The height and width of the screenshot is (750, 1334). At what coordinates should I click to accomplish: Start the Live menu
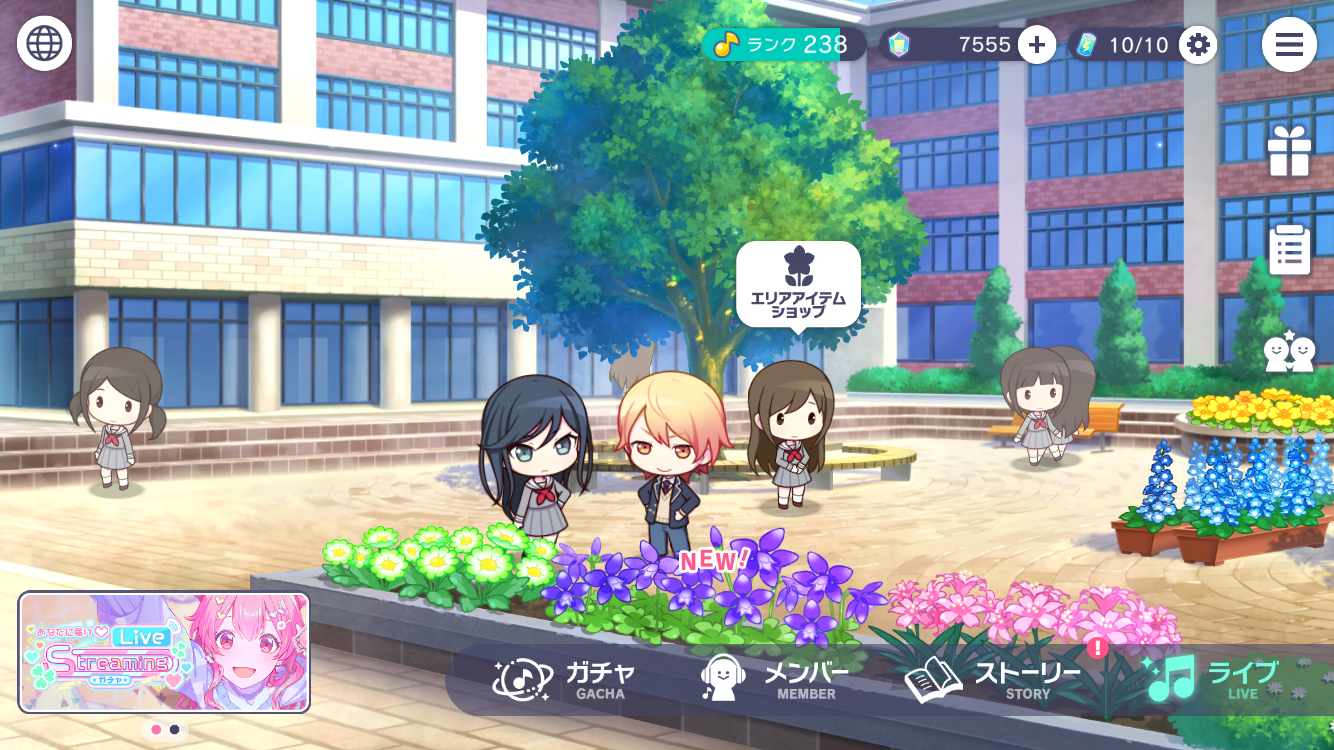(1213, 679)
